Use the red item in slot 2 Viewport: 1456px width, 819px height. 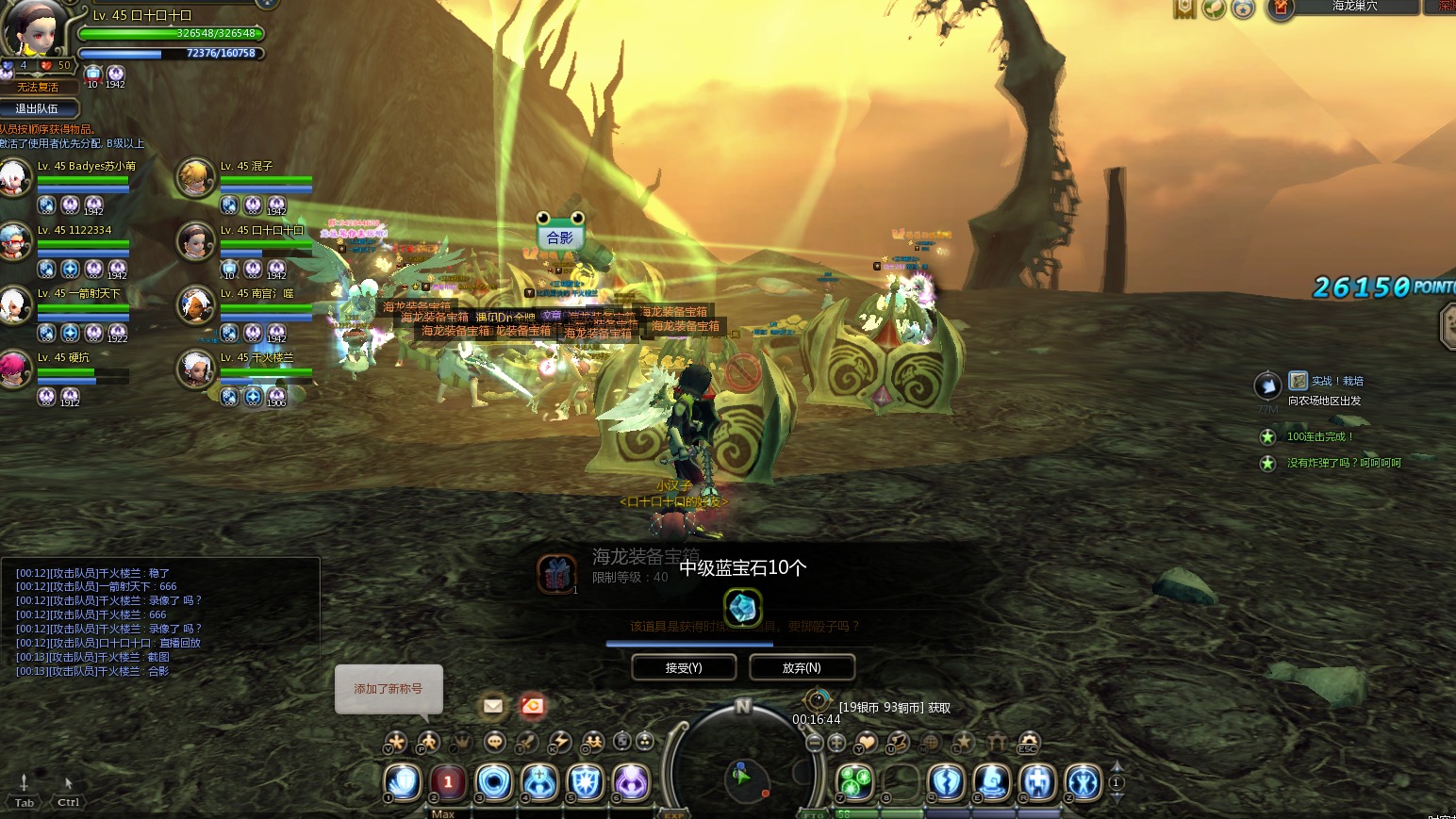448,782
